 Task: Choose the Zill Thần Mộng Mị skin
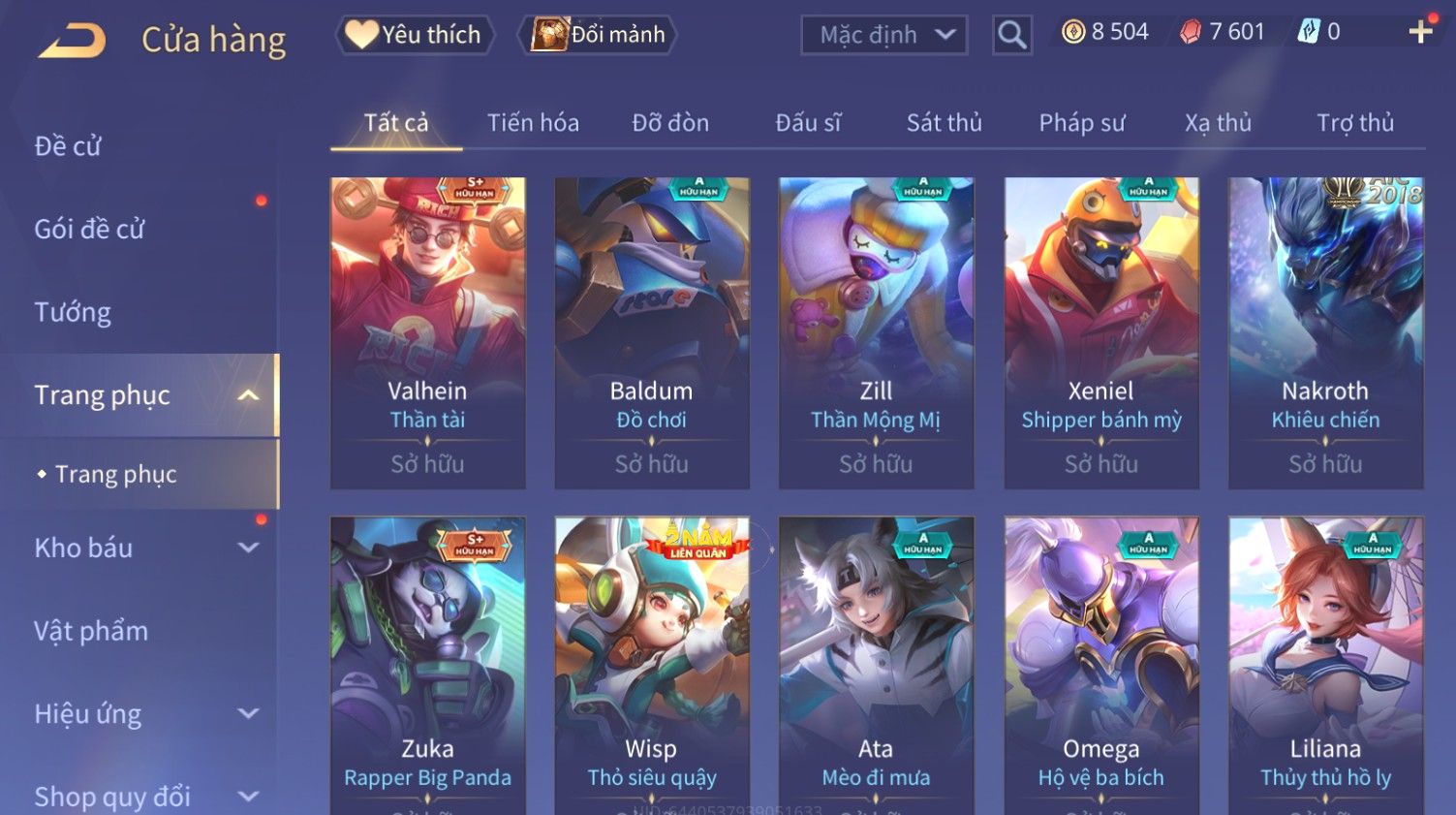(x=876, y=332)
